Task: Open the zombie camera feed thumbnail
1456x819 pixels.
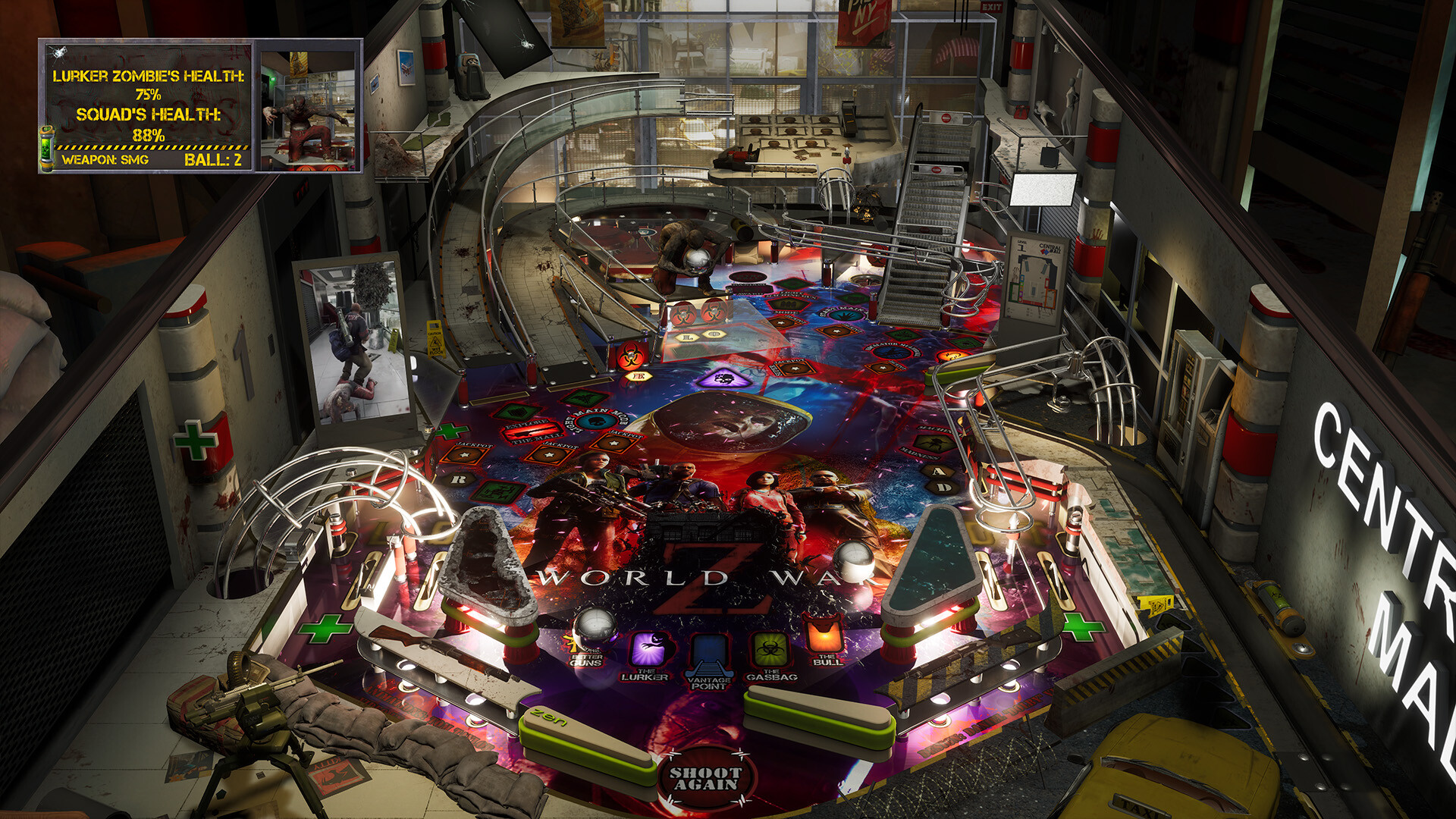Action: pos(309,108)
